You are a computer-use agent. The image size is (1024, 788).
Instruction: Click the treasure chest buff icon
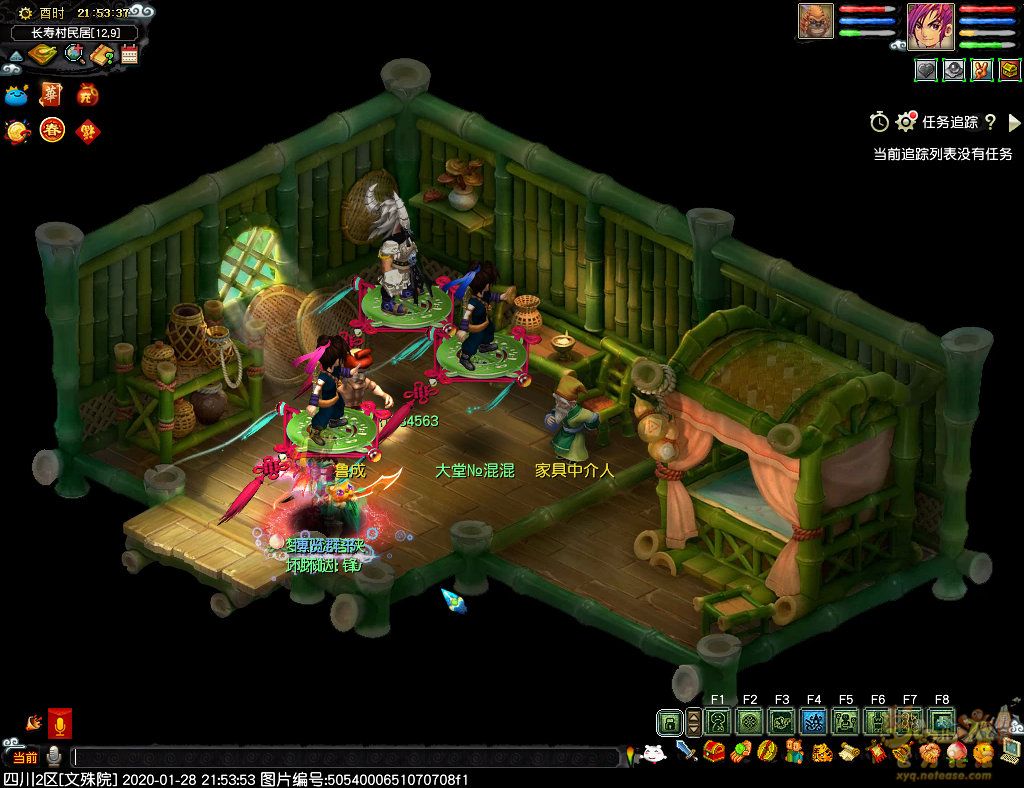1009,70
